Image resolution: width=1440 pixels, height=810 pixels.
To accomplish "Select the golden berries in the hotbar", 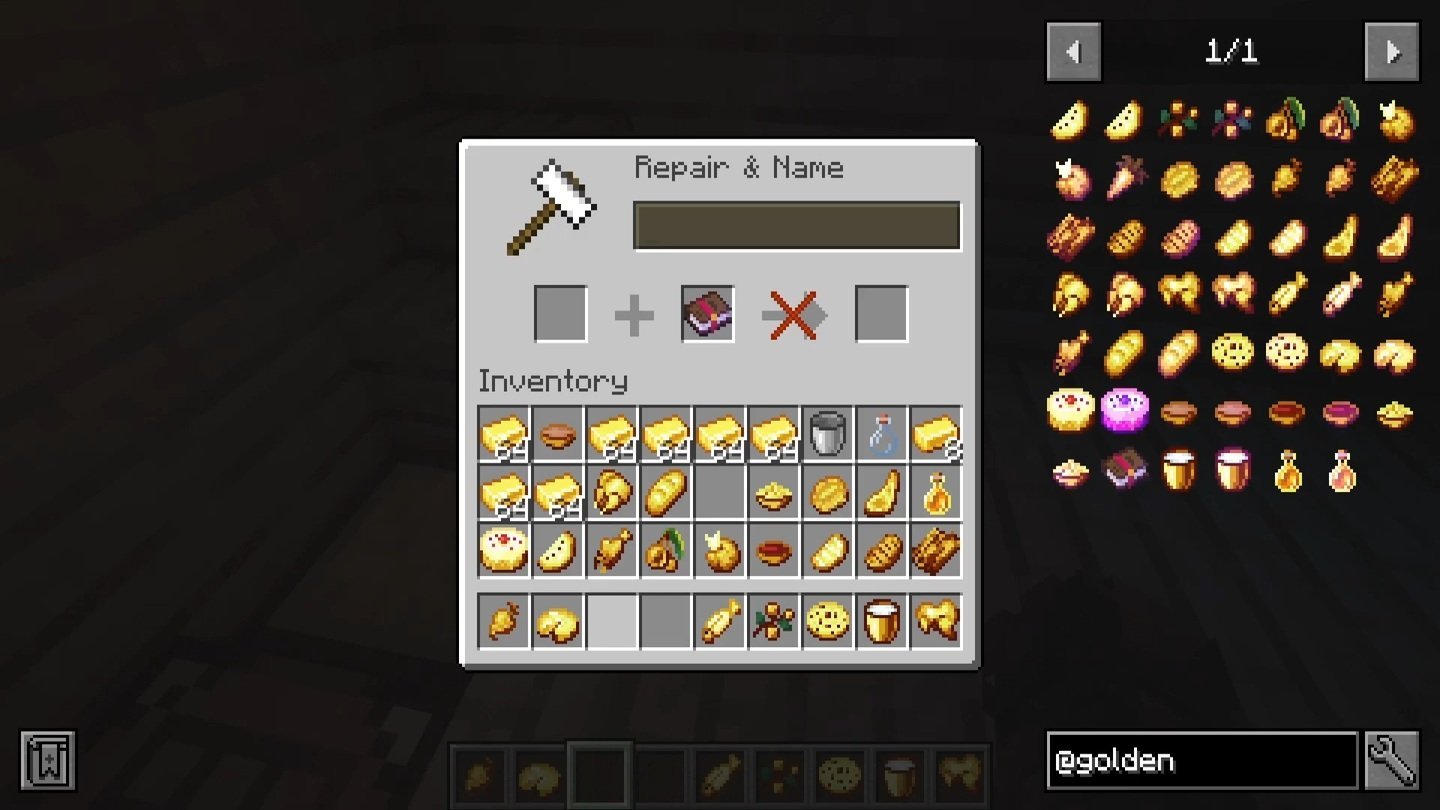I will [774, 621].
